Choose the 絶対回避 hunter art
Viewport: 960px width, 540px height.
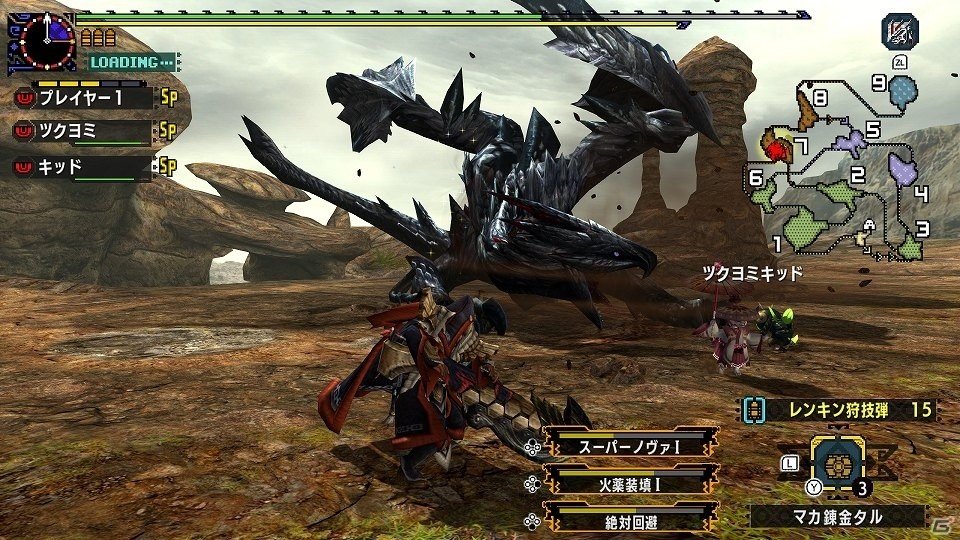pyautogui.click(x=629, y=520)
